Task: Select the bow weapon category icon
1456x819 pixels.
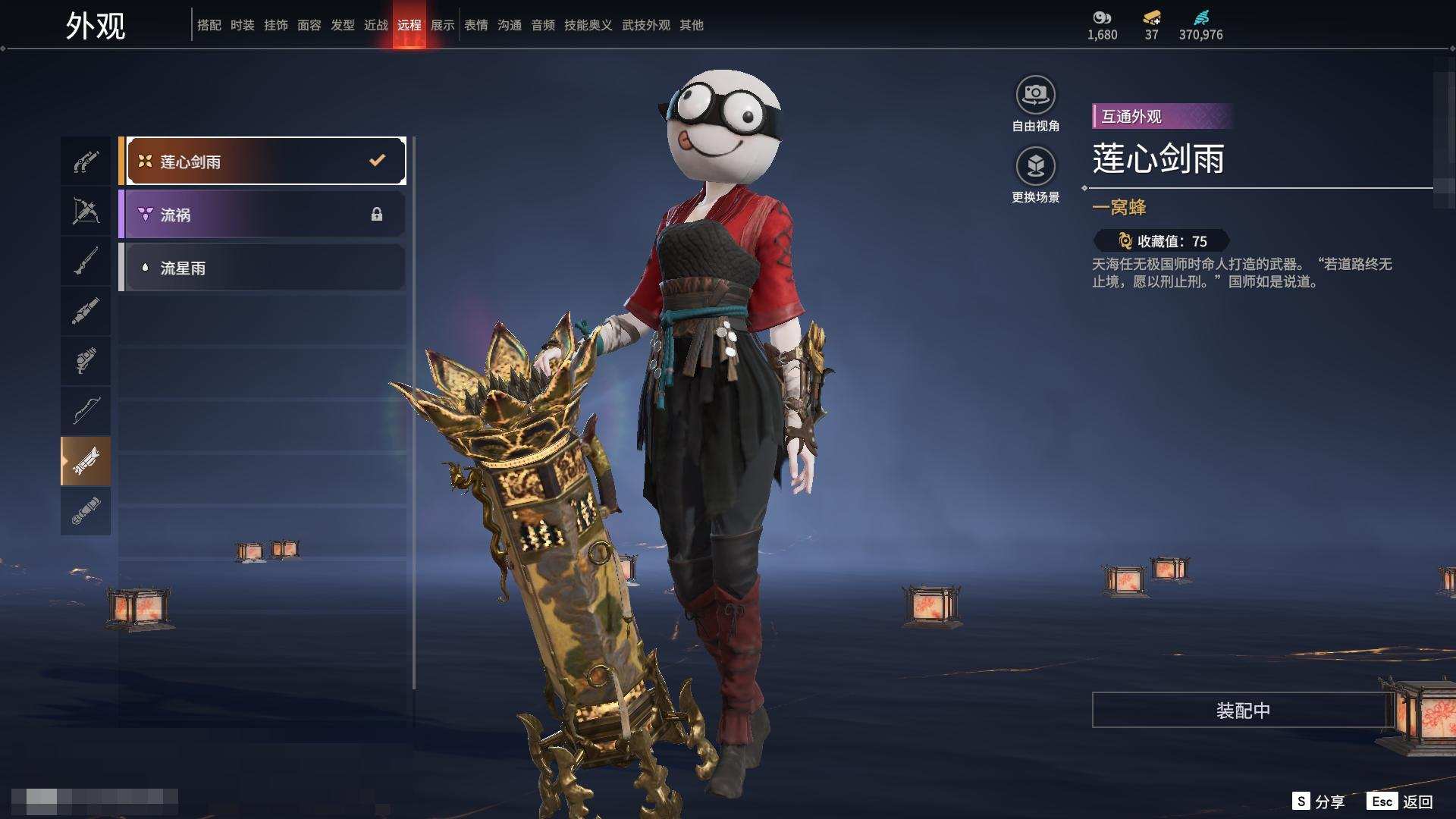Action: coord(86,411)
